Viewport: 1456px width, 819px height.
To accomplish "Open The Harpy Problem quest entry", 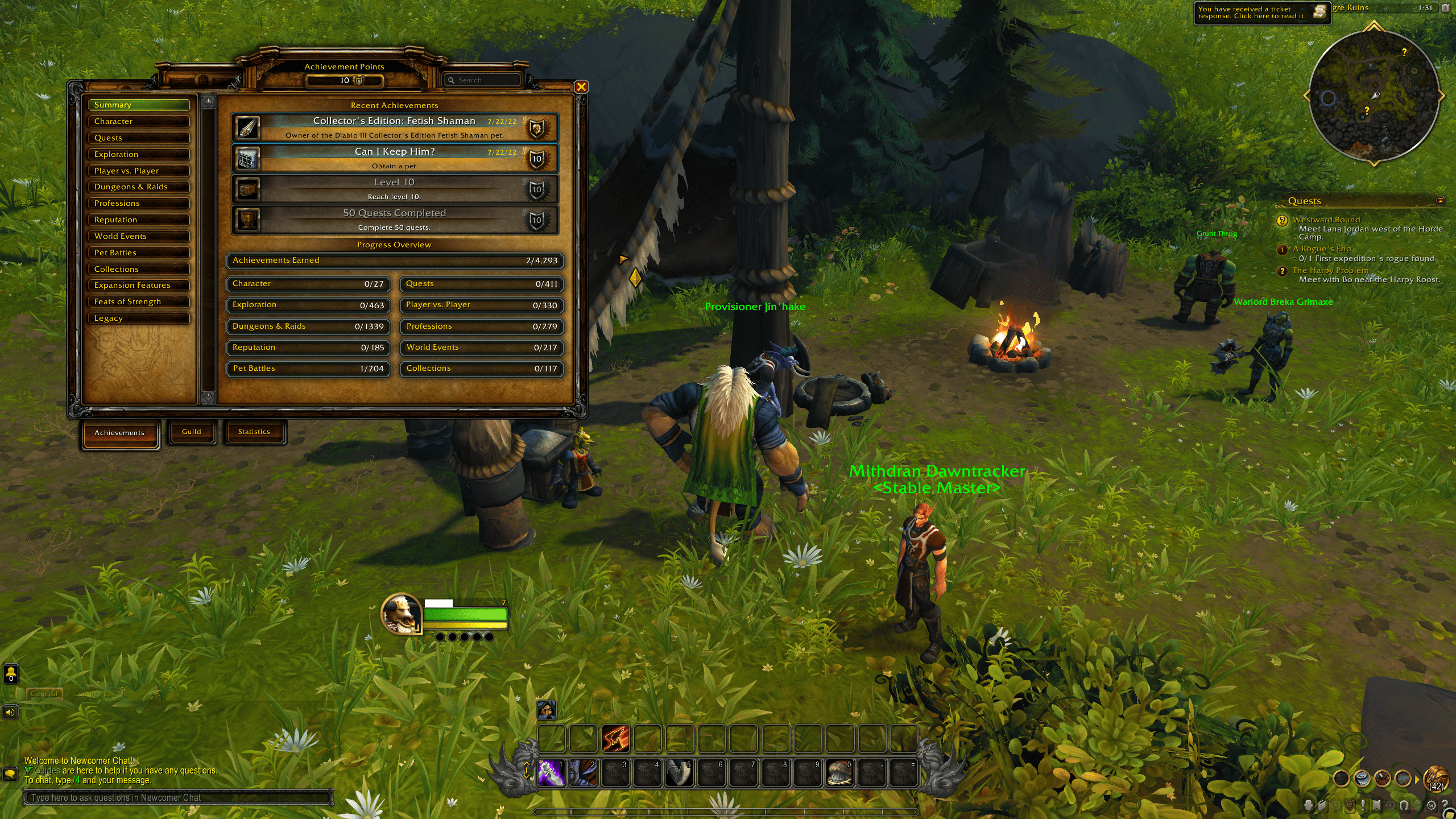I will click(x=1330, y=270).
